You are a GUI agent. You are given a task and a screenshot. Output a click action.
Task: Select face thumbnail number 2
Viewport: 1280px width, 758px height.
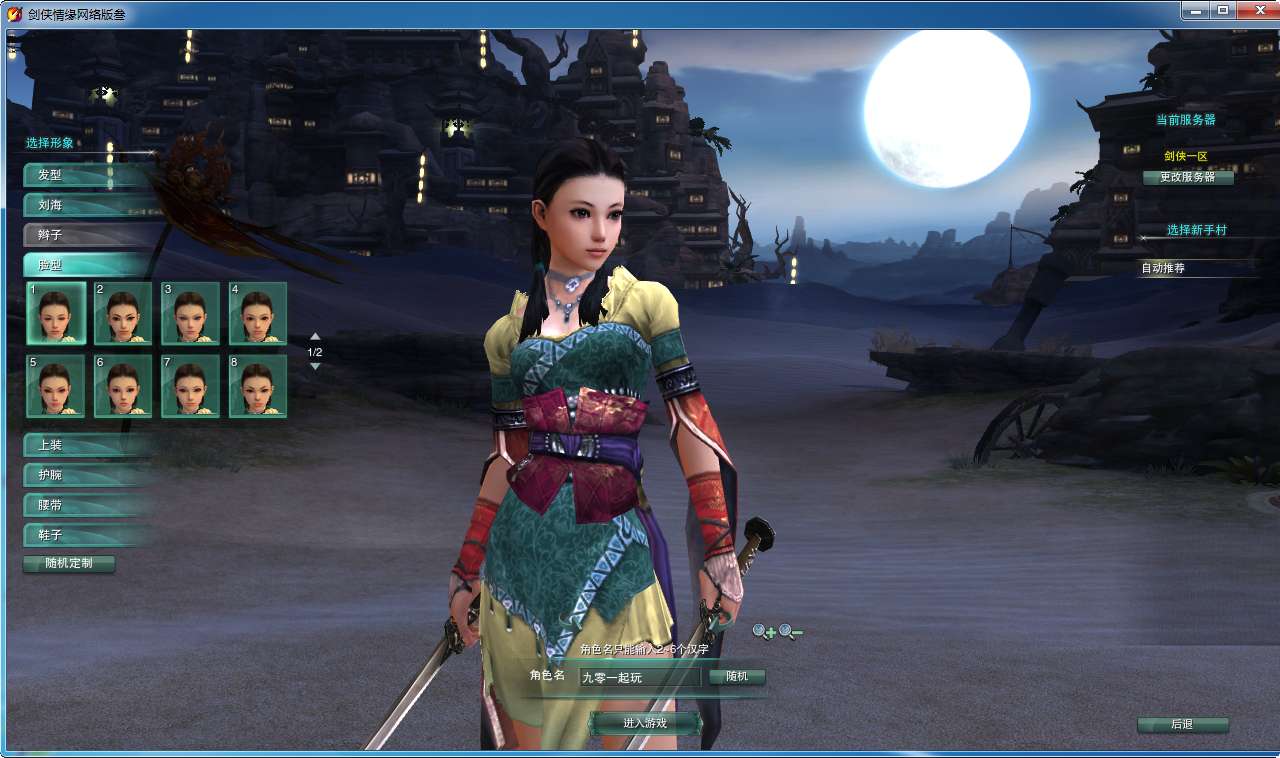coord(123,313)
